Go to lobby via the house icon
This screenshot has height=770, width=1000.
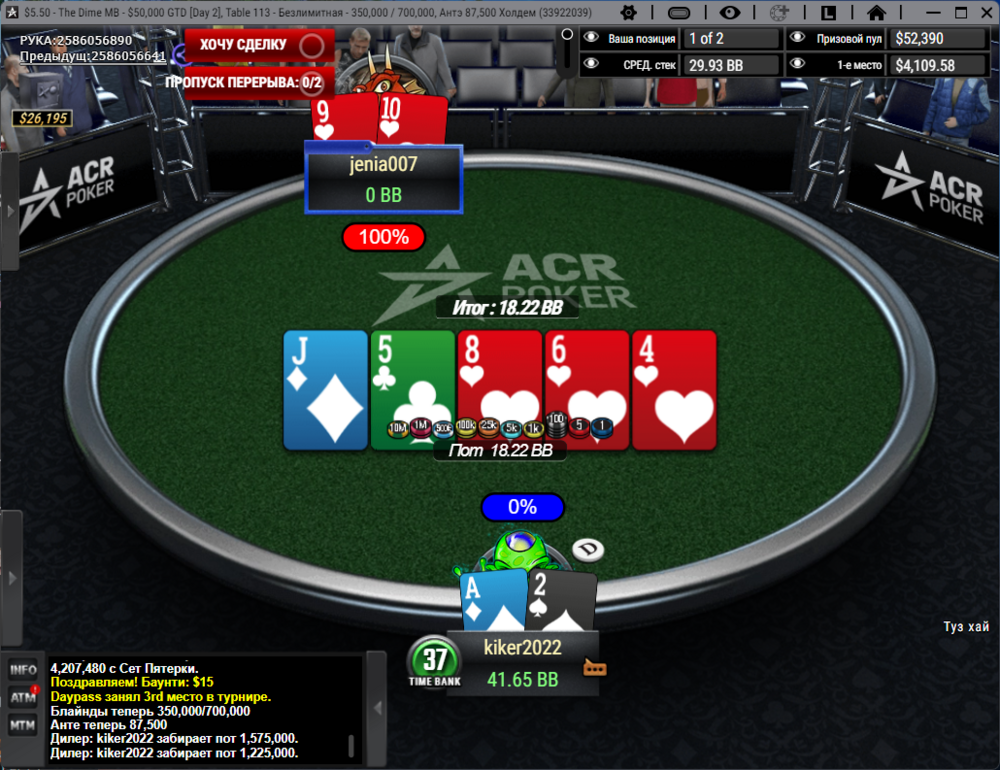(876, 13)
